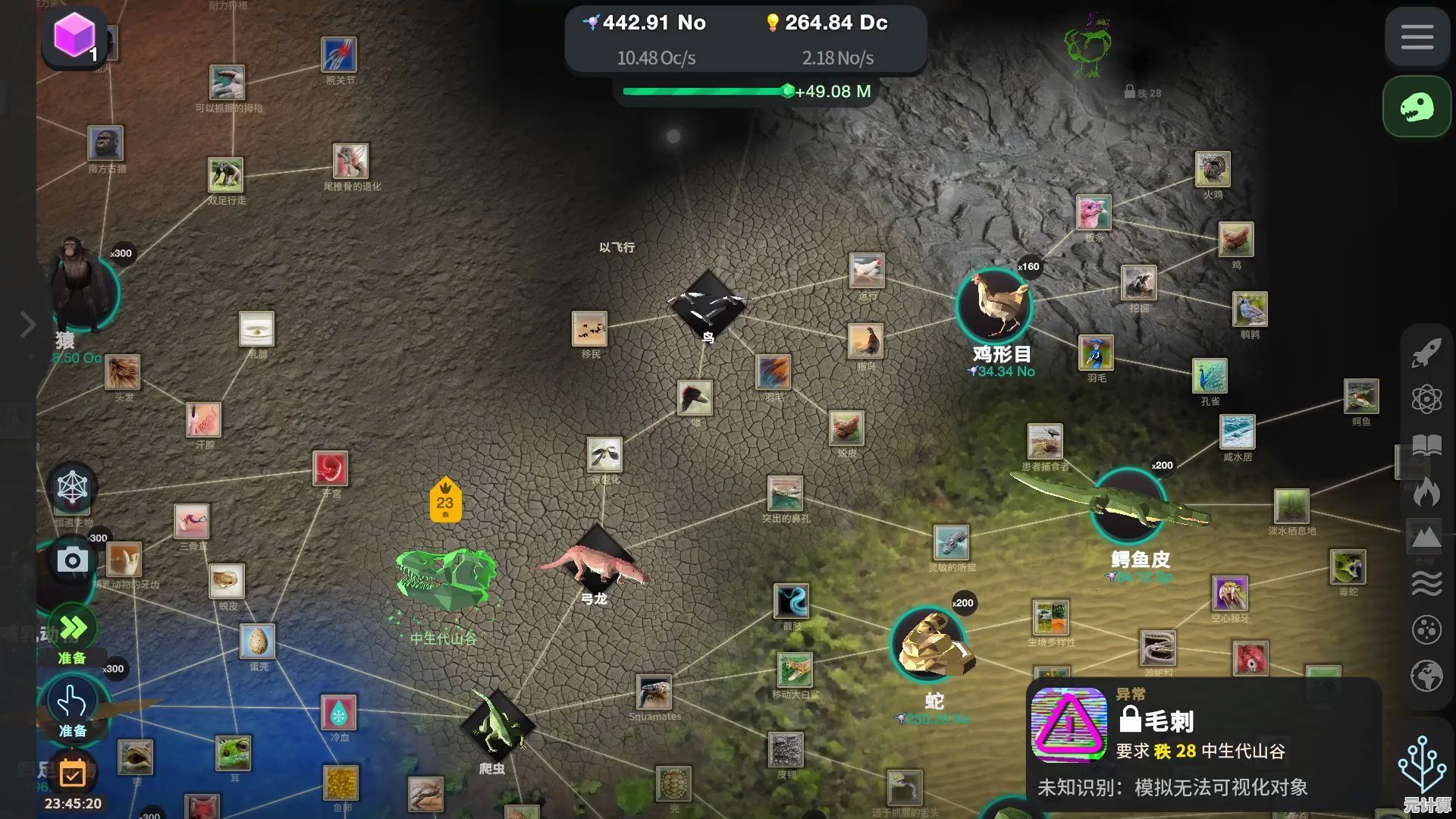Select the 鸟 bird node
The image size is (1456, 819).
[708, 305]
